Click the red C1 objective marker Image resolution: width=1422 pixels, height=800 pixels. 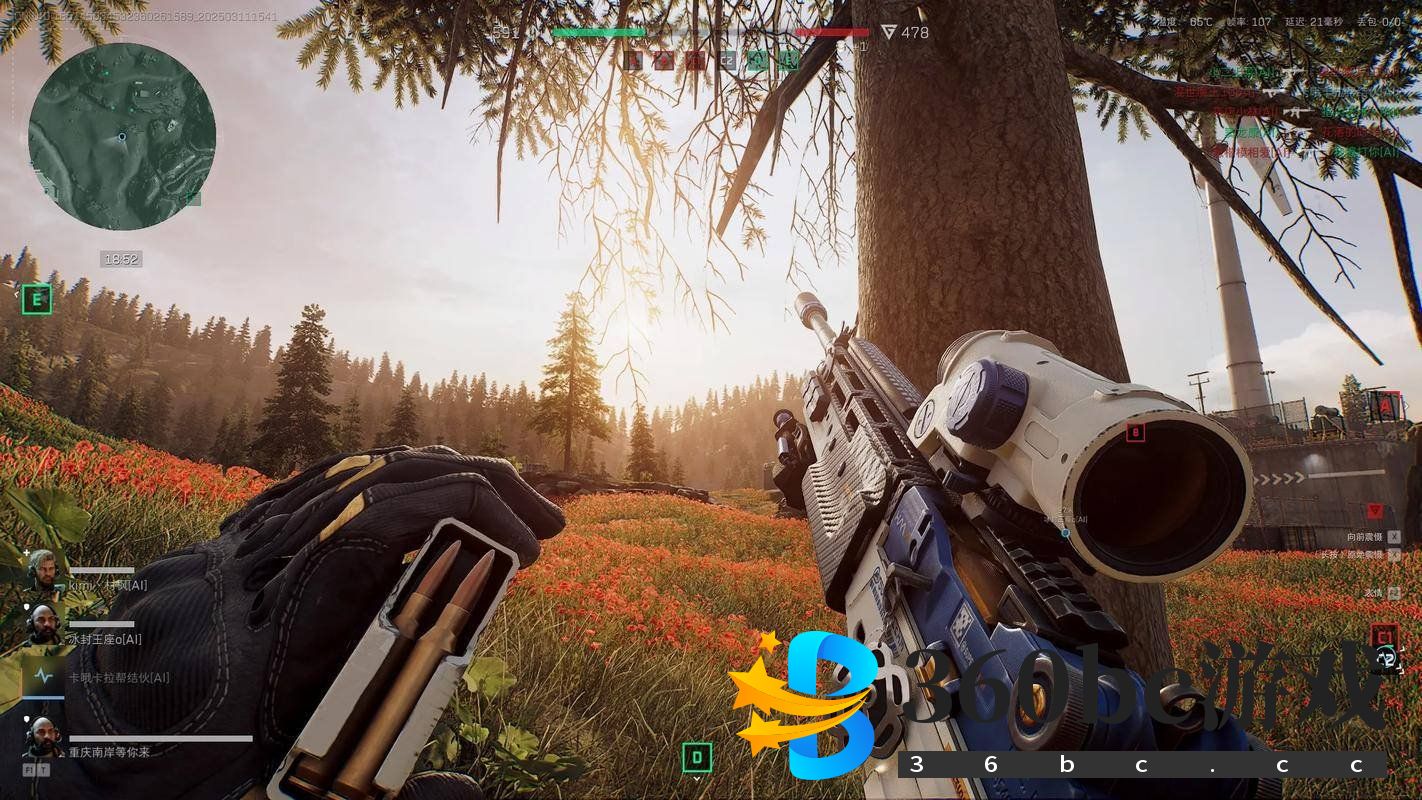pos(1384,636)
